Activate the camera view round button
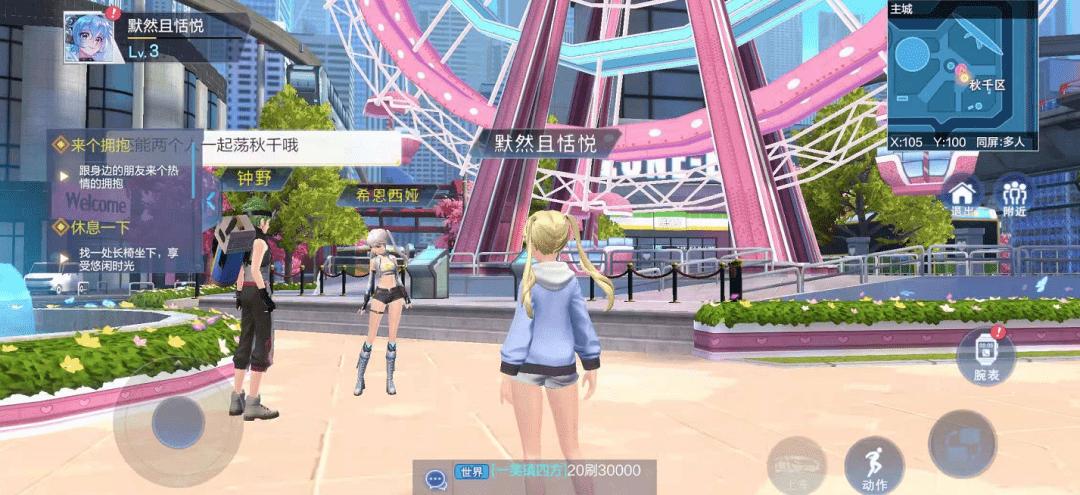Image resolution: width=1080 pixels, height=495 pixels. click(x=961, y=444)
